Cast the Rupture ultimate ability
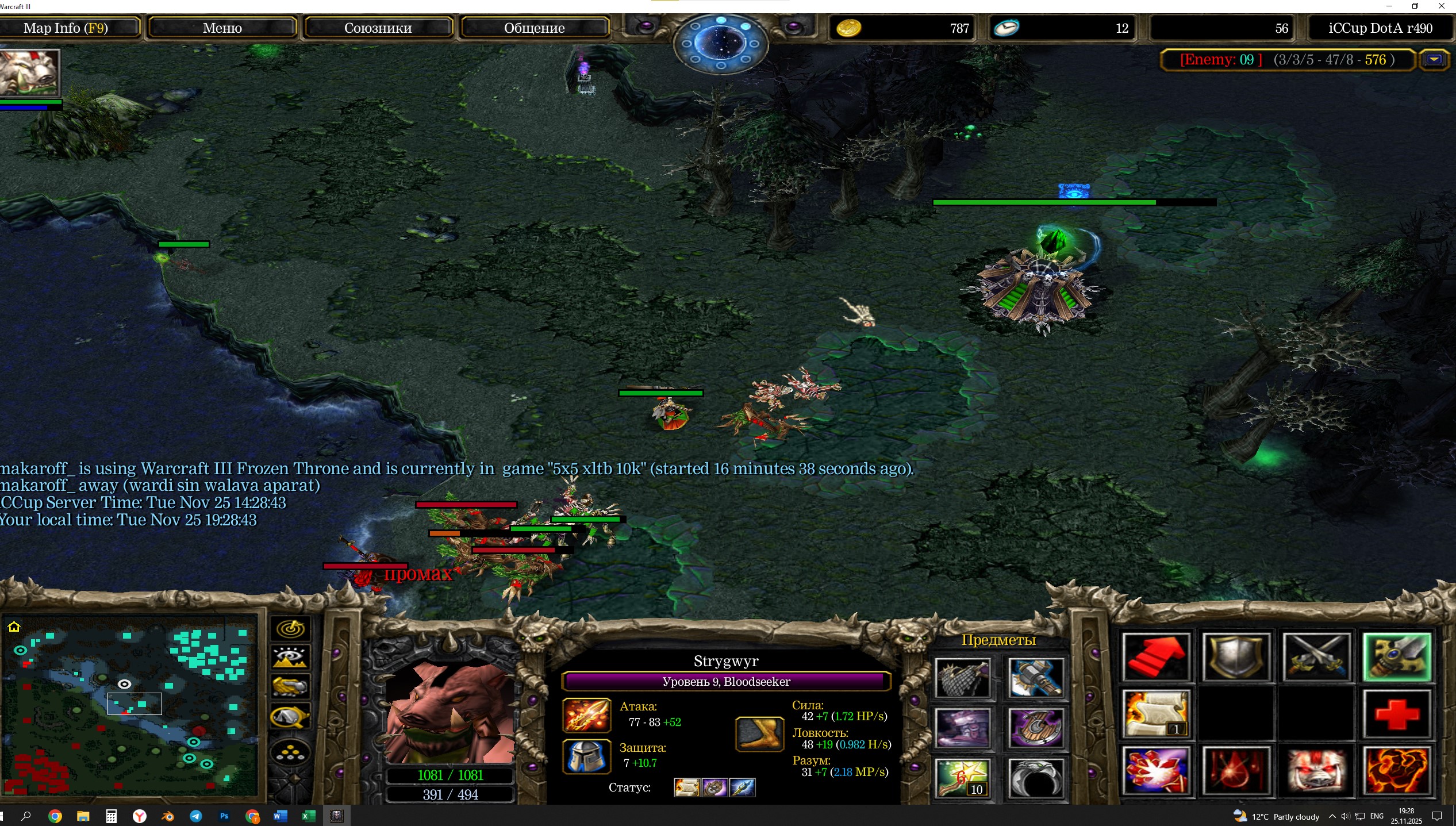This screenshot has height=826, width=1456. [1397, 771]
